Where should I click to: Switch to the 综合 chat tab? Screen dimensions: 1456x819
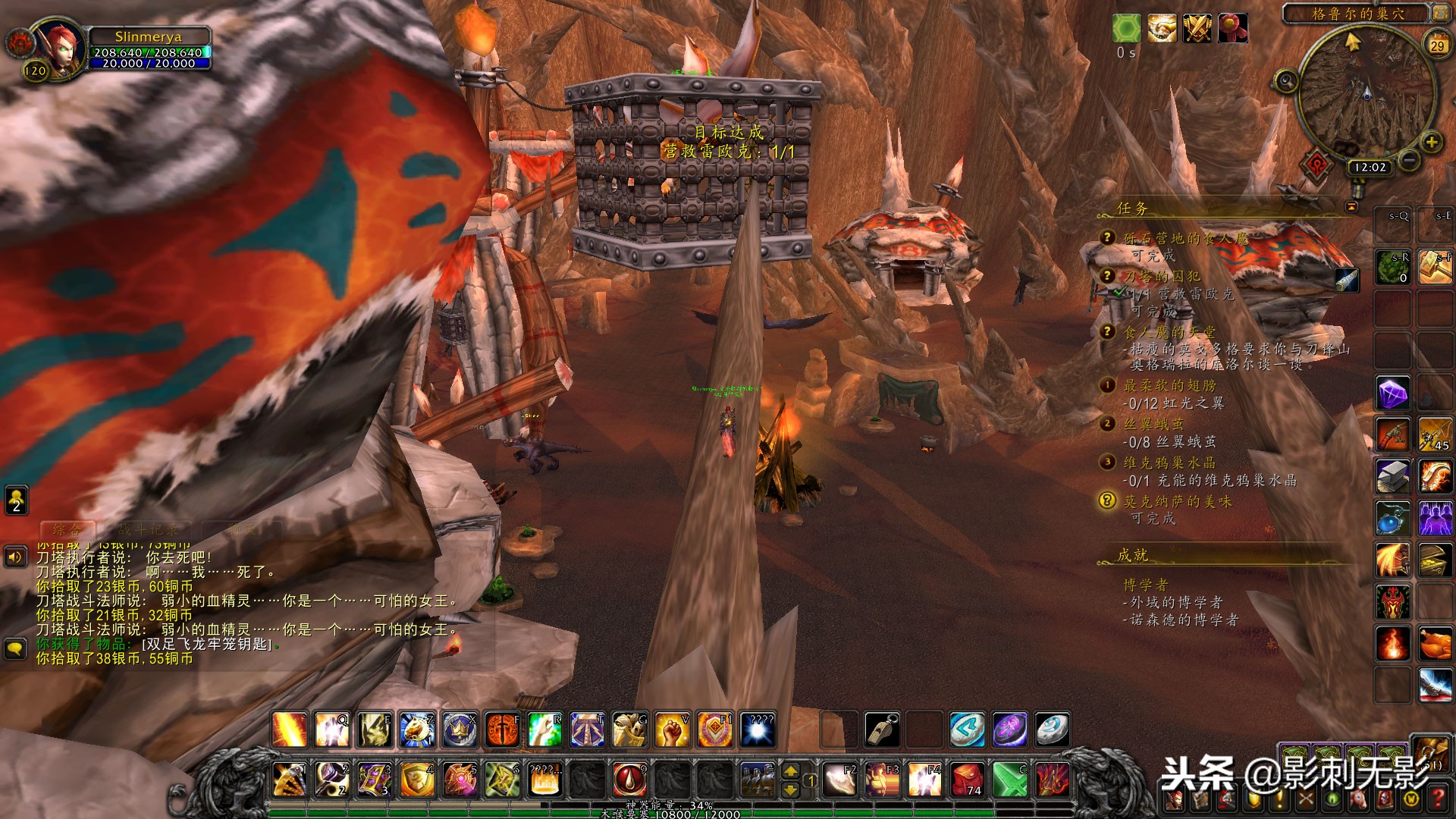click(x=67, y=529)
